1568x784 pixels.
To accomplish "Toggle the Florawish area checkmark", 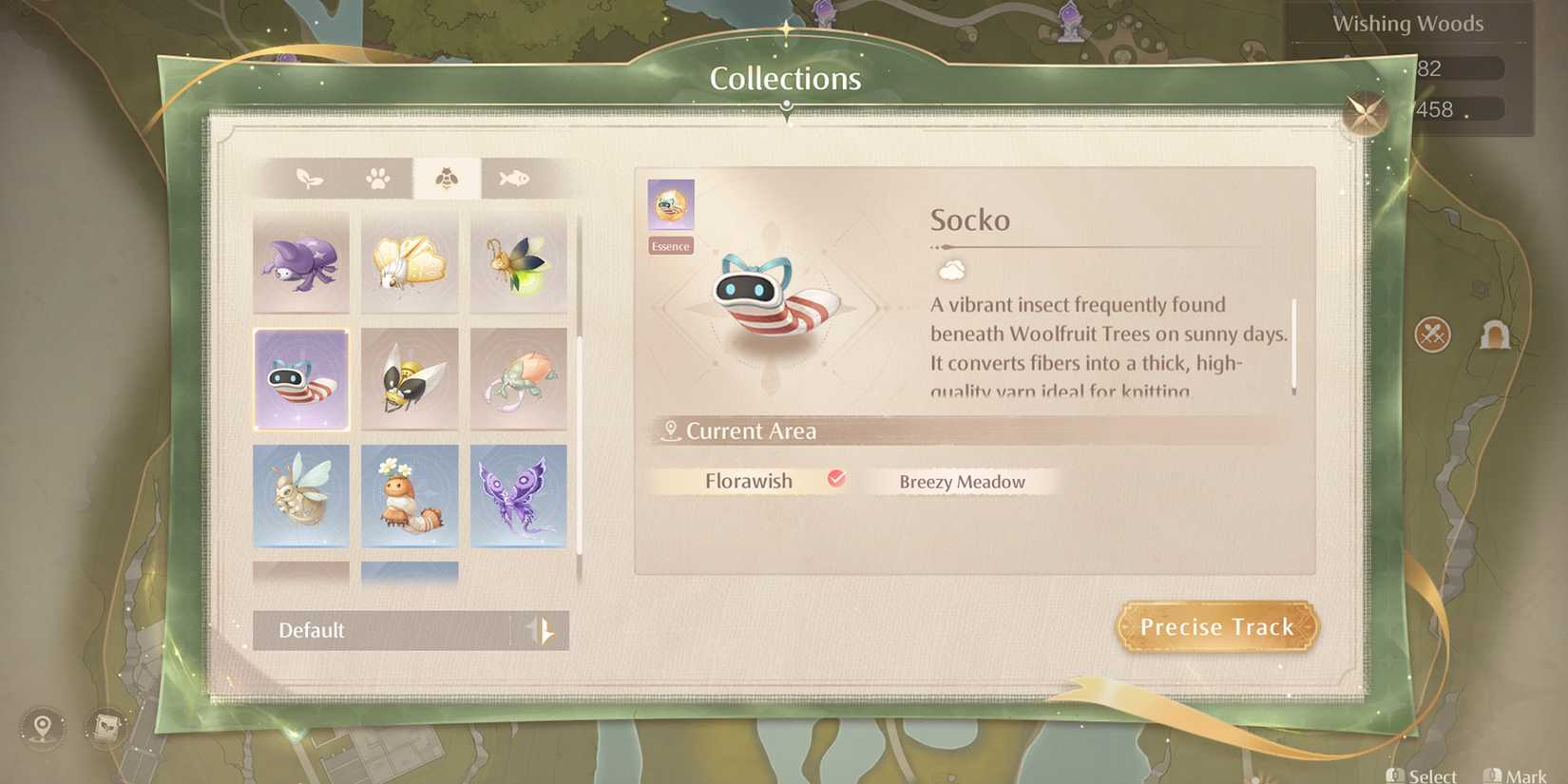I will 836,480.
